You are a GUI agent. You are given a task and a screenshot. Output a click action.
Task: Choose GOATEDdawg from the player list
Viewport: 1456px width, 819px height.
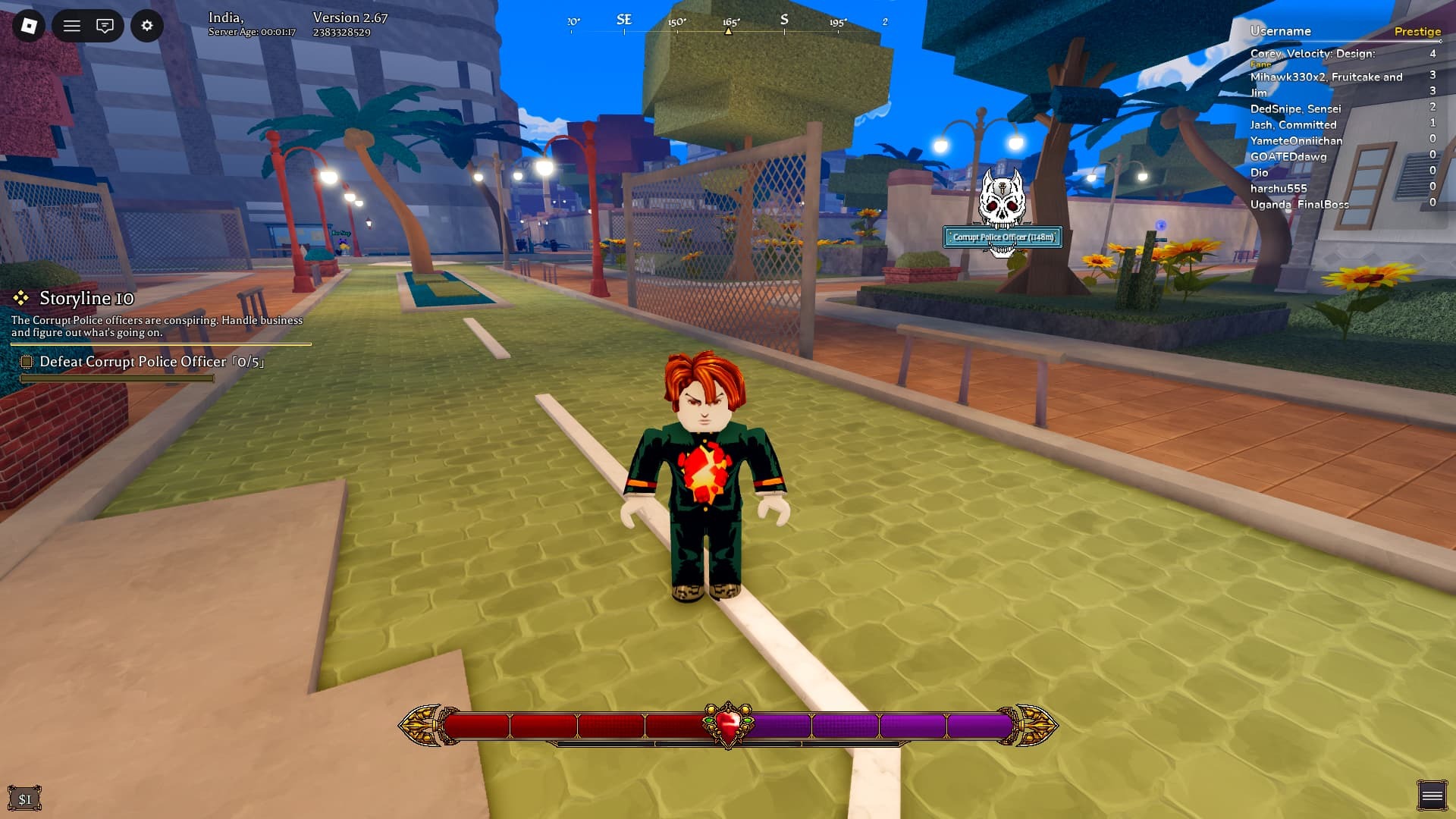[x=1288, y=157]
